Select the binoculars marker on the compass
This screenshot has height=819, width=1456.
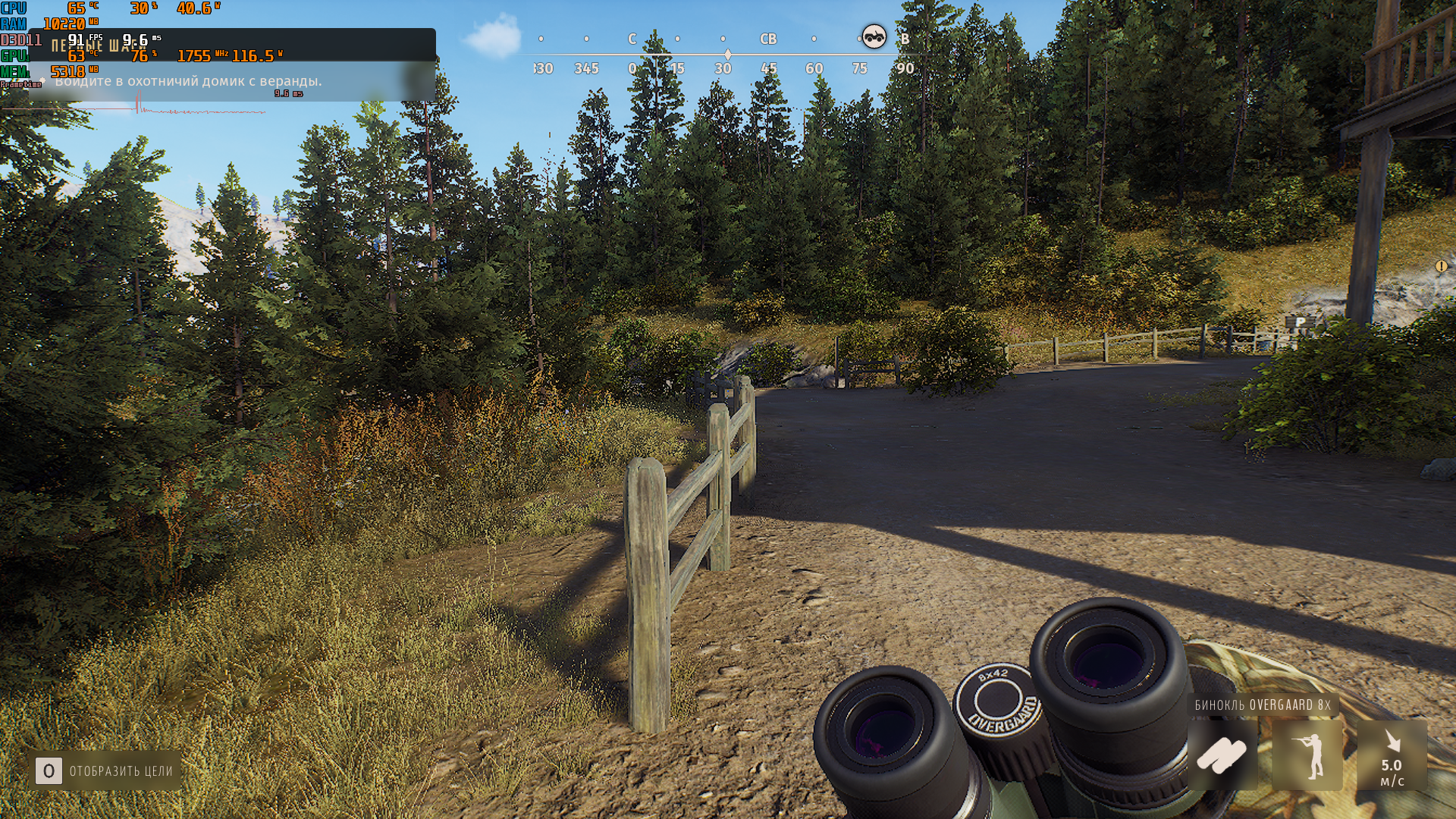tap(874, 37)
